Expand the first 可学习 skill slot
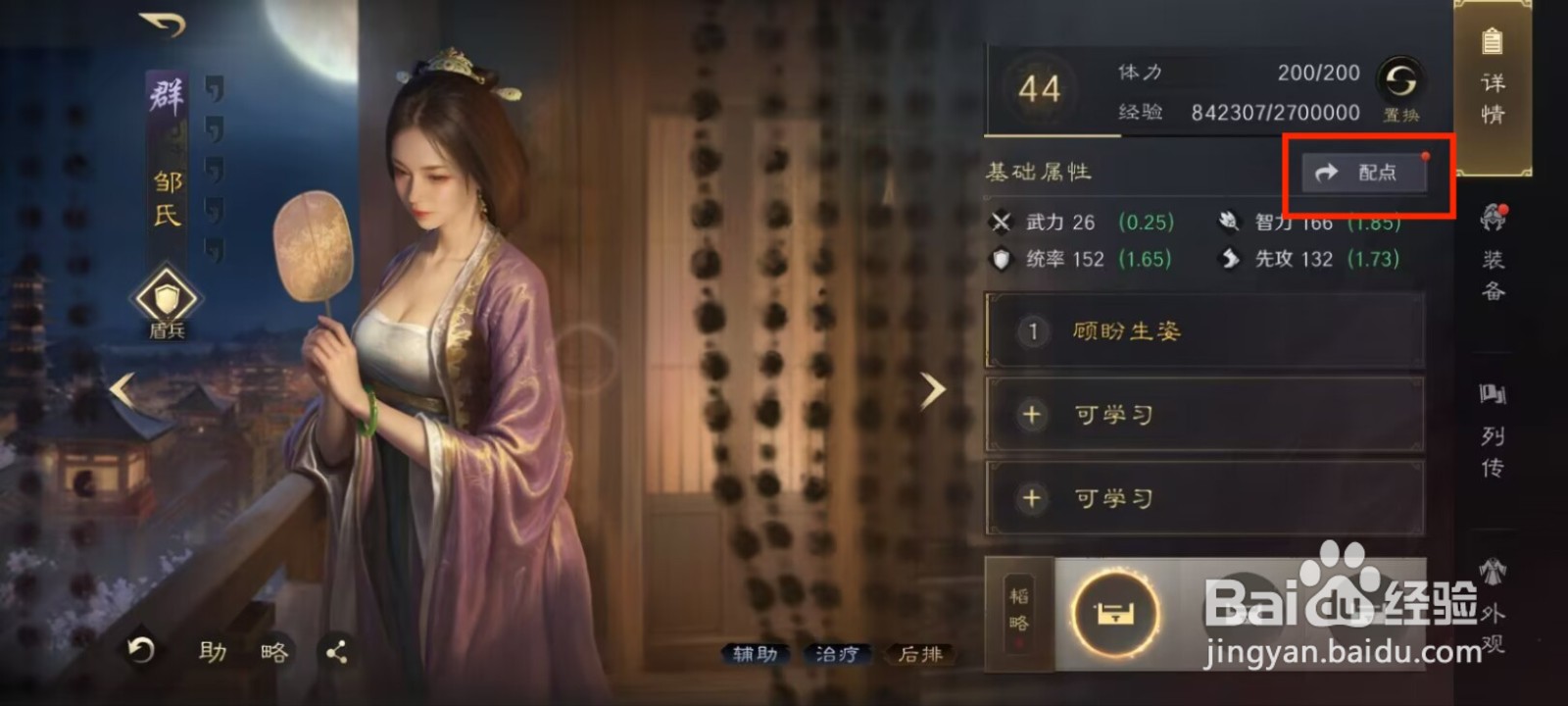The width and height of the screenshot is (1568, 706). (x=1203, y=415)
